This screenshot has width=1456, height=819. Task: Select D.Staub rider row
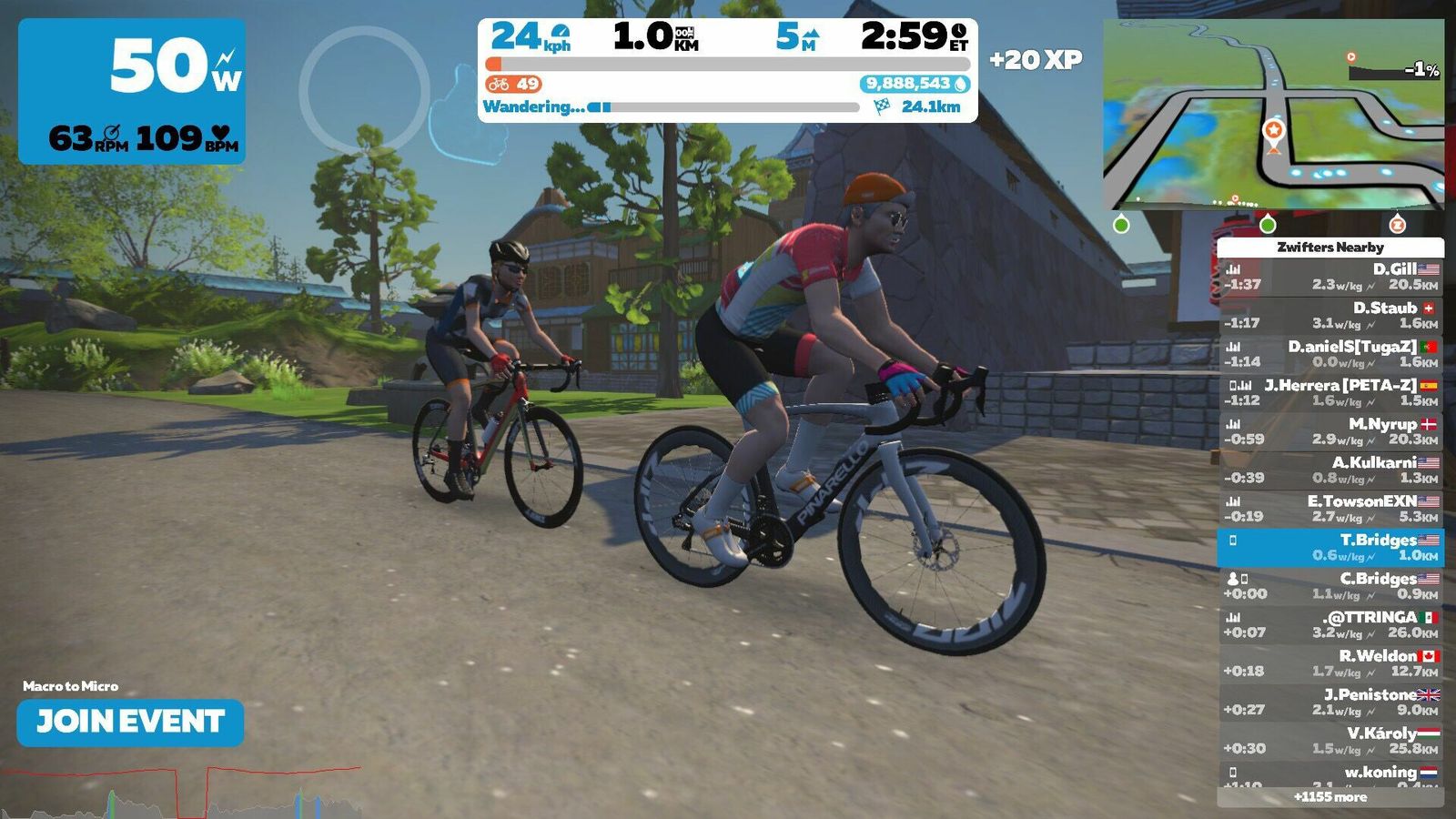pyautogui.click(x=1330, y=315)
